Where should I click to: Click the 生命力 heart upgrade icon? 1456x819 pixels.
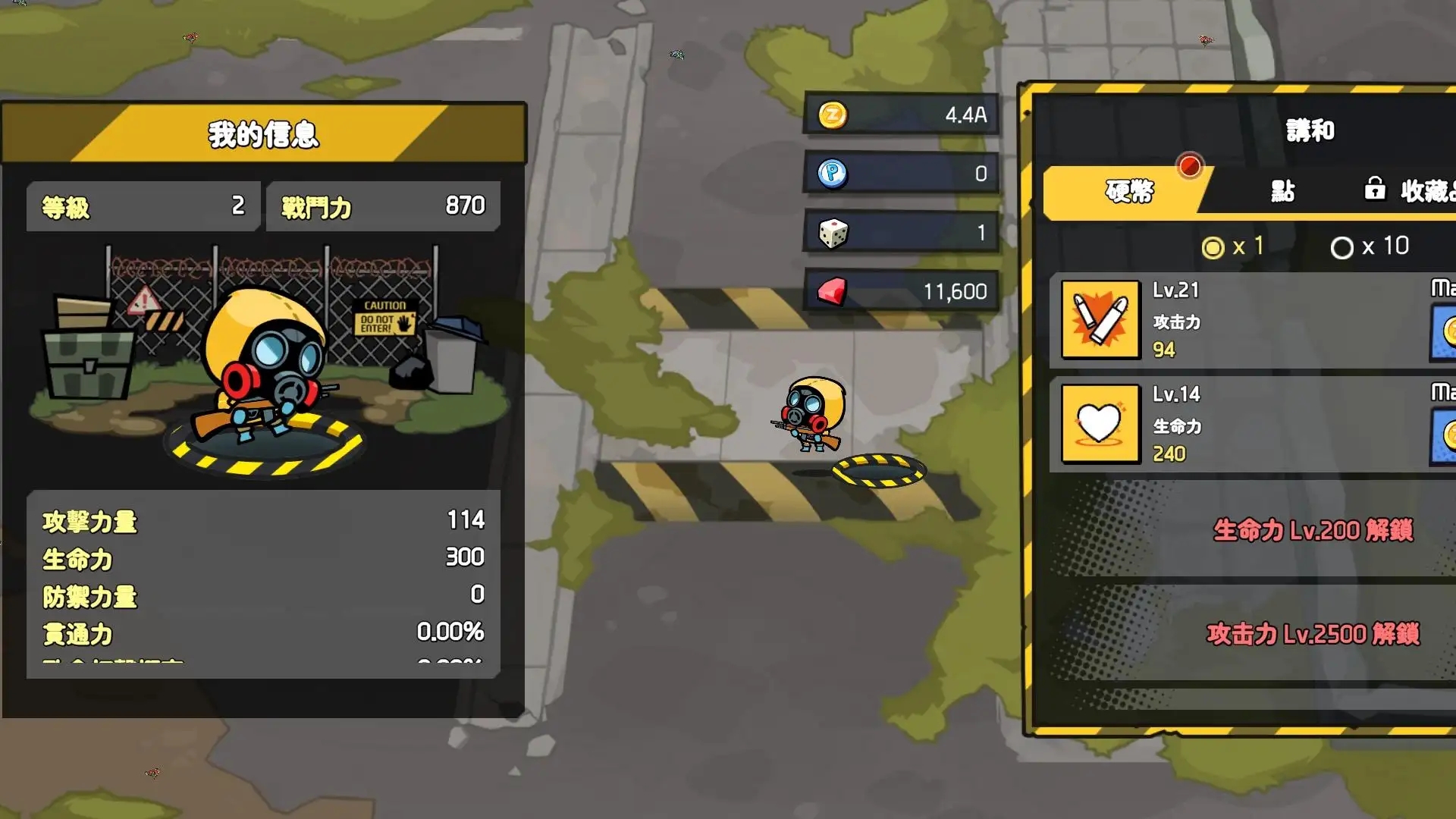[x=1100, y=423]
